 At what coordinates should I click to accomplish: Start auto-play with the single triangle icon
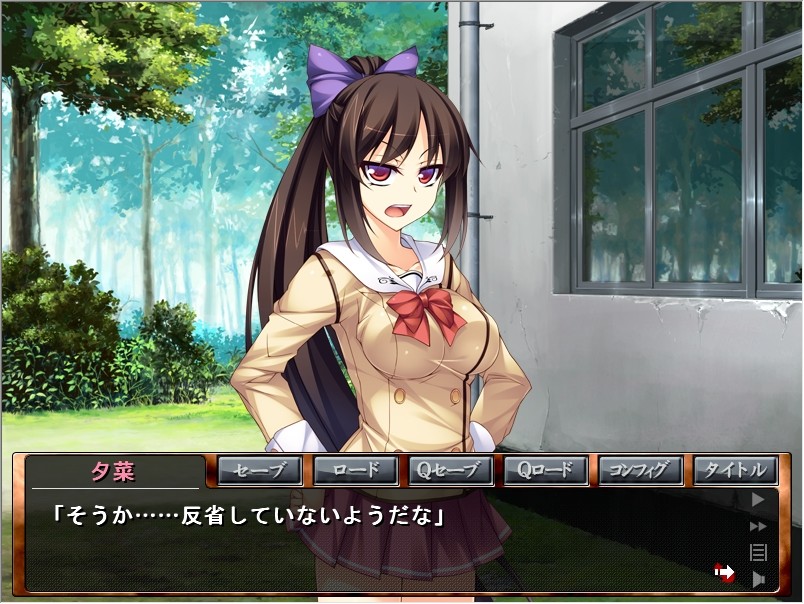758,499
